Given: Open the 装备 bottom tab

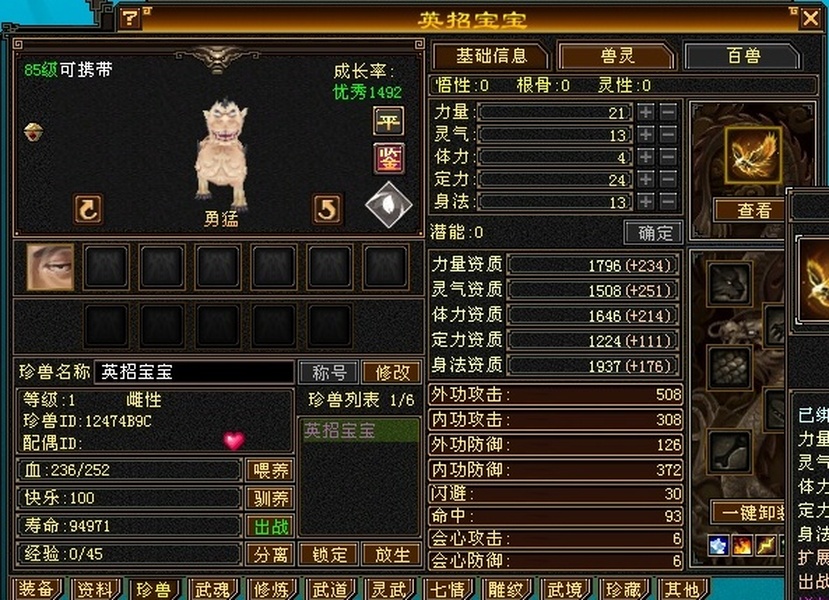Looking at the screenshot, I should 35,589.
